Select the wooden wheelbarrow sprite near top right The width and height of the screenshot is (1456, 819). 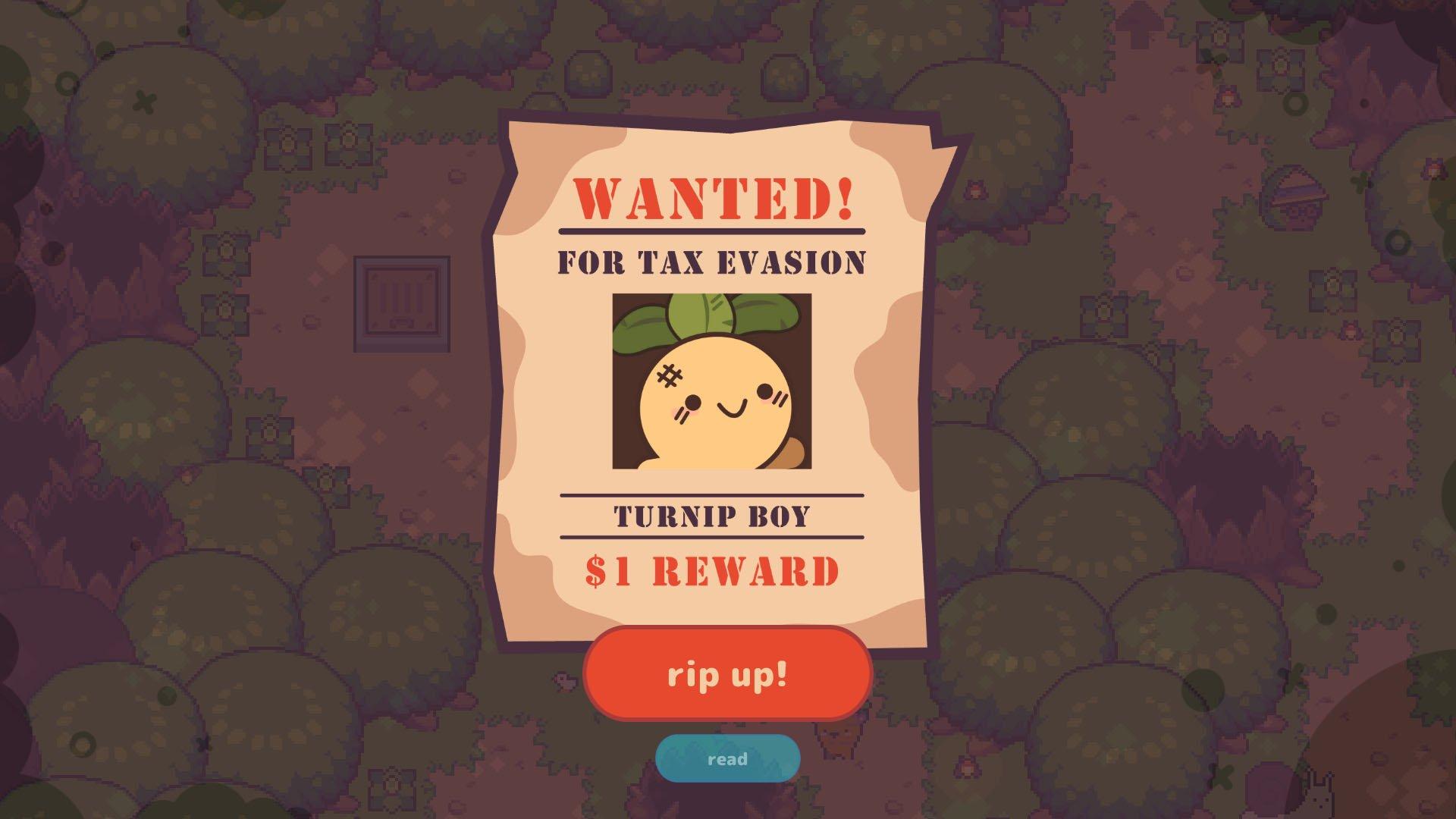coord(1294,197)
